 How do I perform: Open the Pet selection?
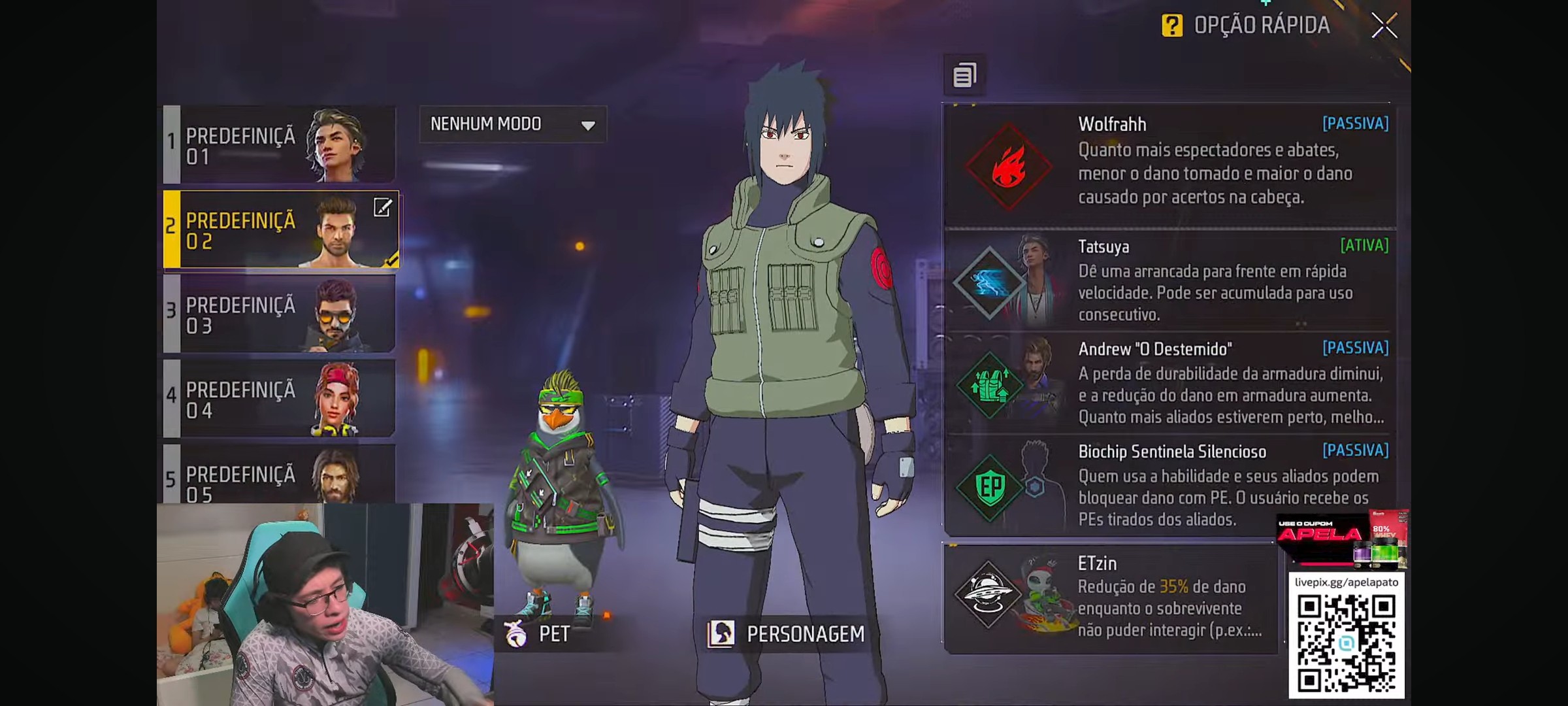(x=538, y=633)
